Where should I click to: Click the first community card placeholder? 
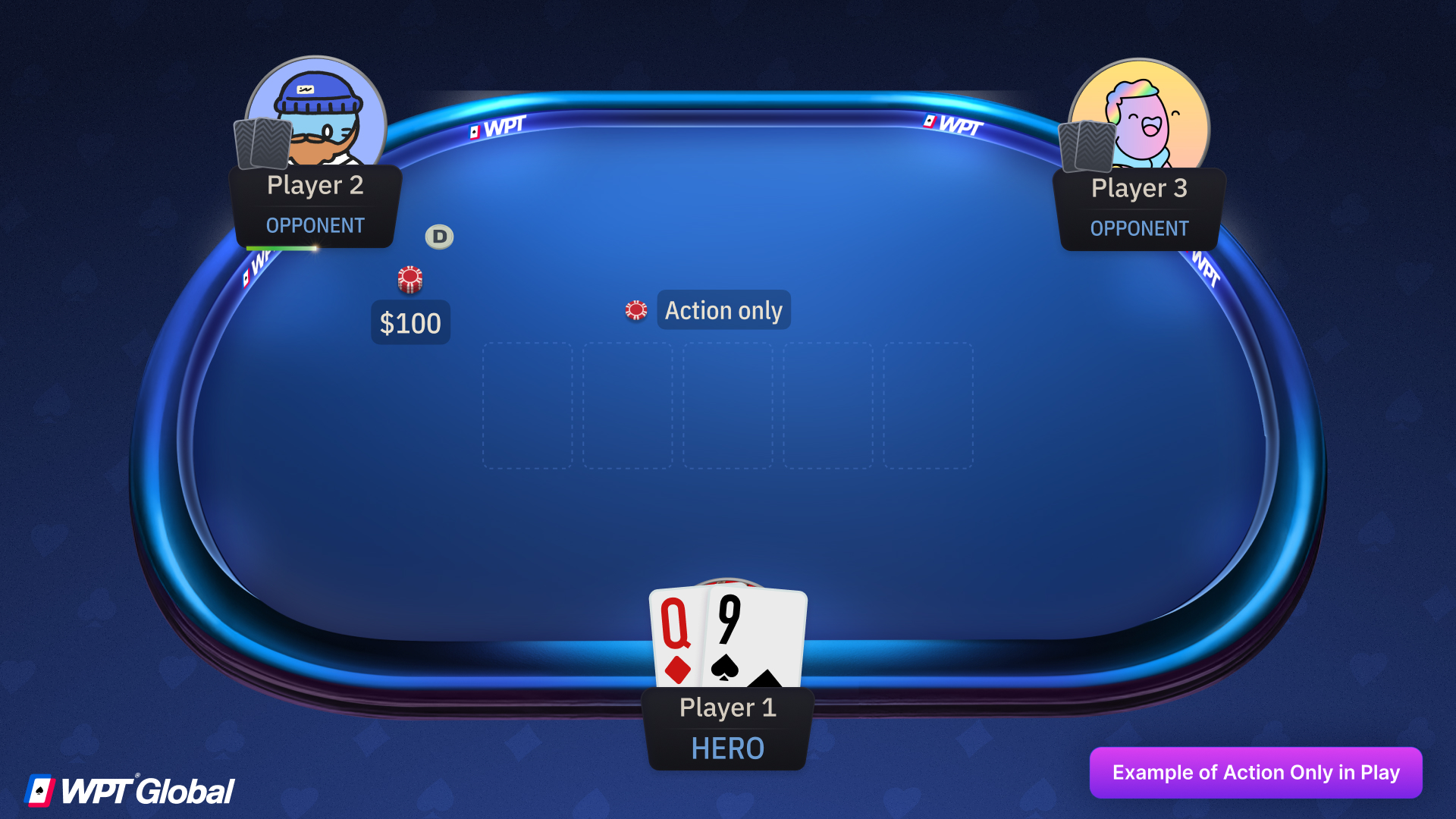click(x=528, y=406)
